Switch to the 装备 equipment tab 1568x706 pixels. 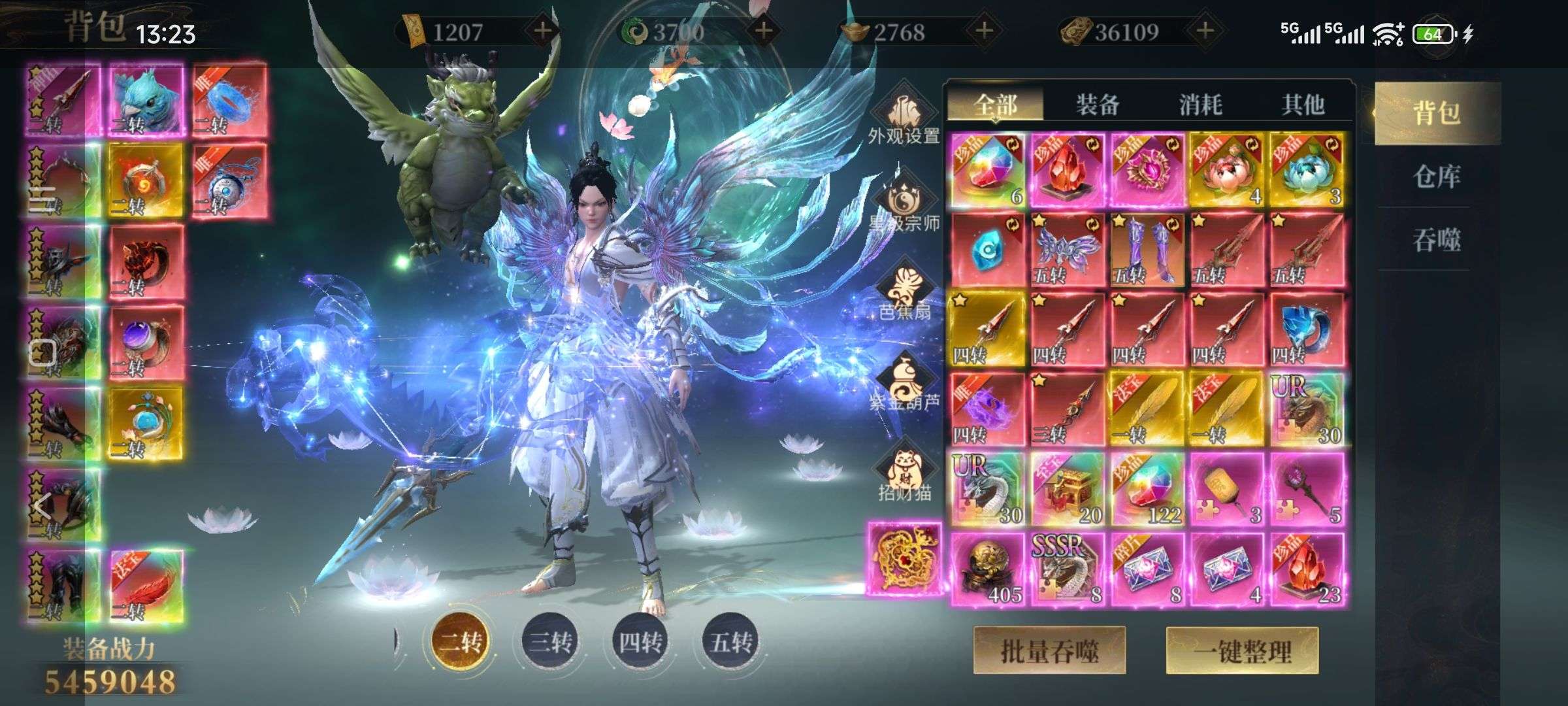(x=1098, y=105)
